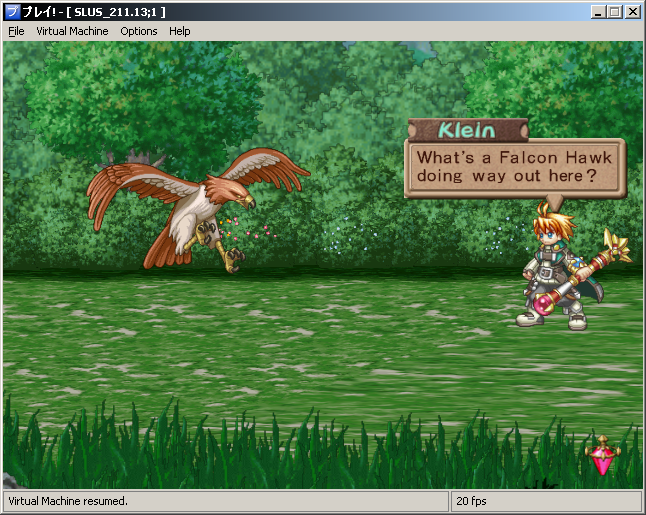Open the File menu
Viewport: 646px width, 515px height.
point(16,31)
